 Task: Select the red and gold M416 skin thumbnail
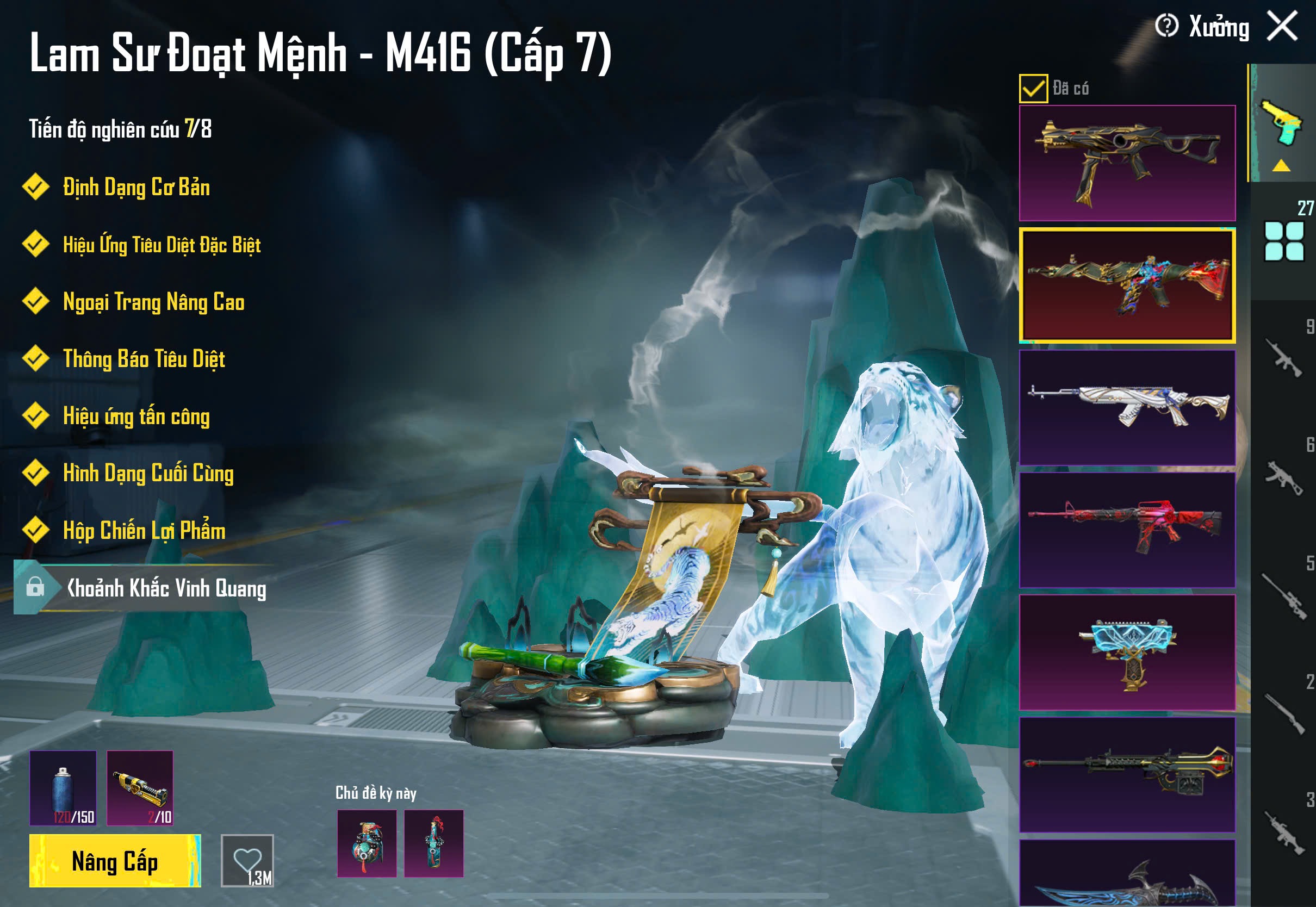[1127, 285]
